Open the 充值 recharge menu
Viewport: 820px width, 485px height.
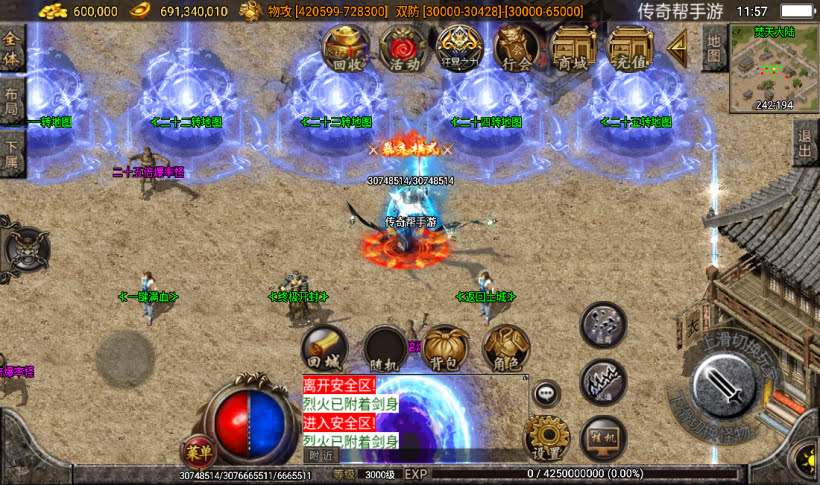[x=631, y=48]
